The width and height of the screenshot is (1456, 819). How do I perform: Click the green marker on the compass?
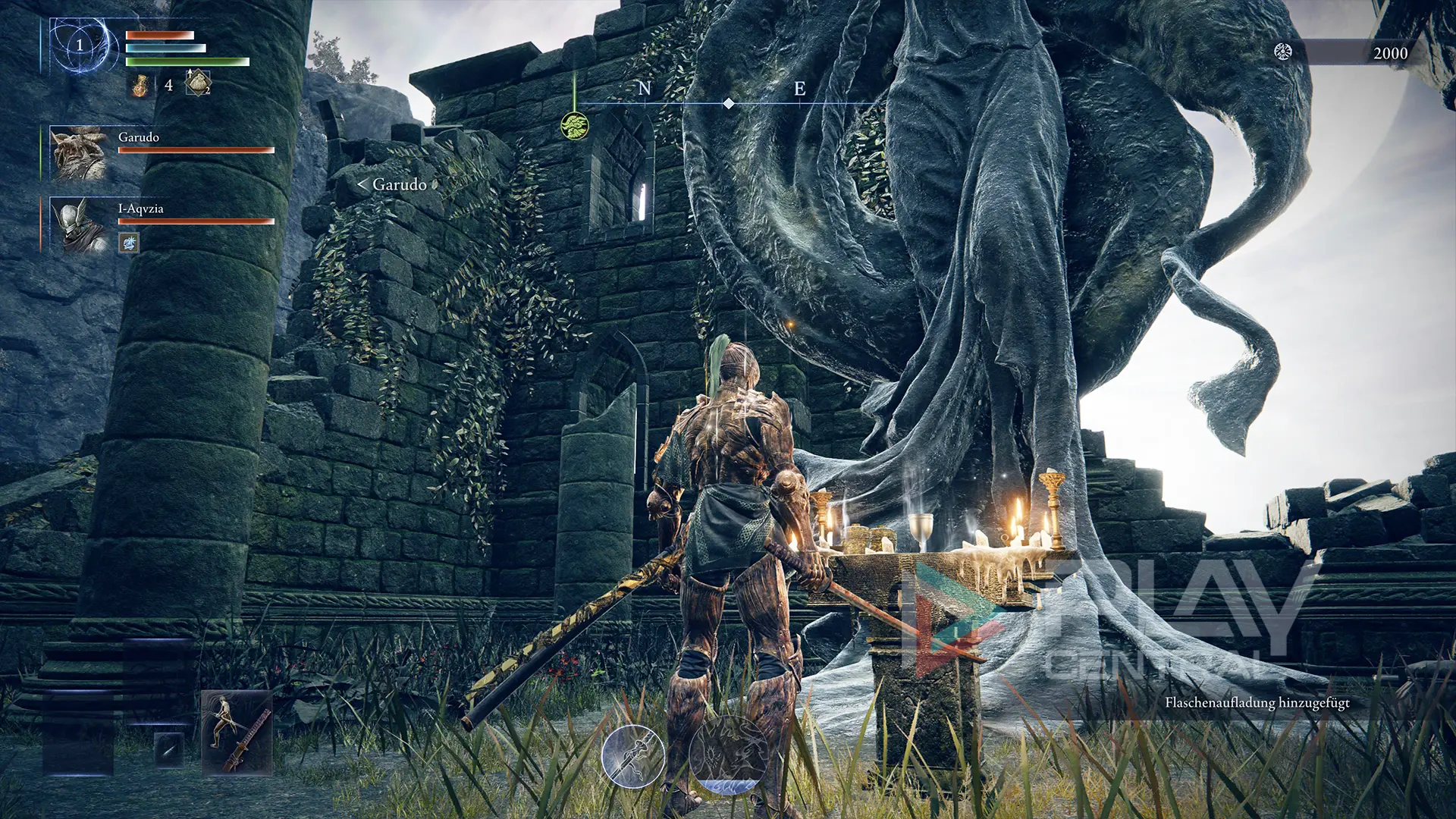tap(575, 125)
